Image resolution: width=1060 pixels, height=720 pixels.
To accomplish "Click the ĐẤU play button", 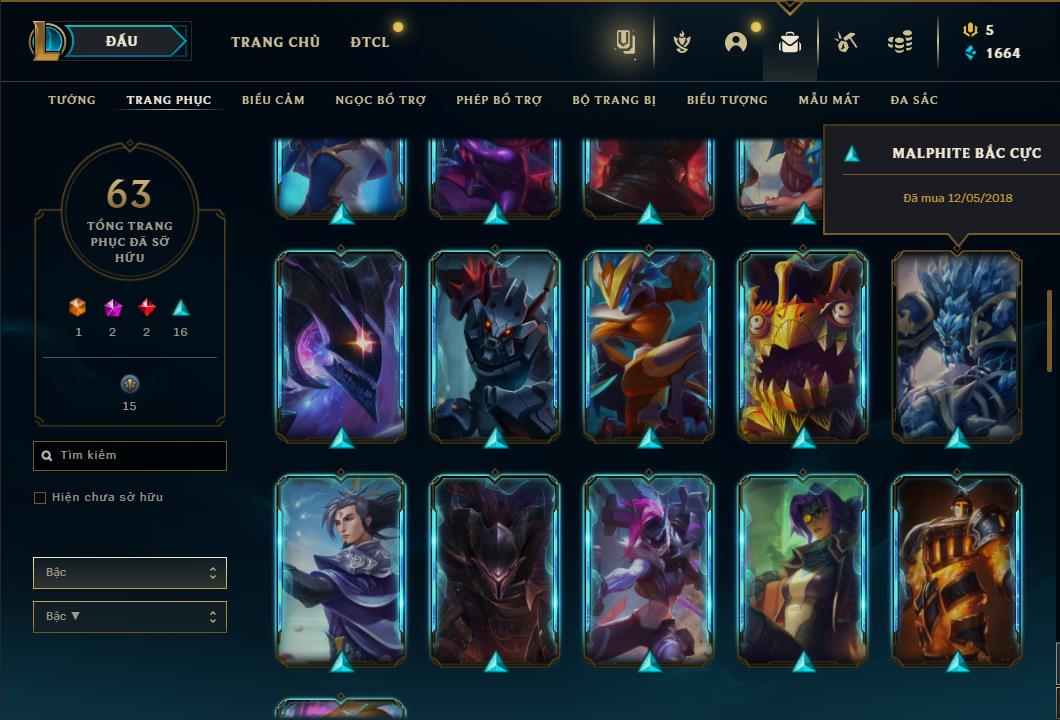I will [122, 41].
